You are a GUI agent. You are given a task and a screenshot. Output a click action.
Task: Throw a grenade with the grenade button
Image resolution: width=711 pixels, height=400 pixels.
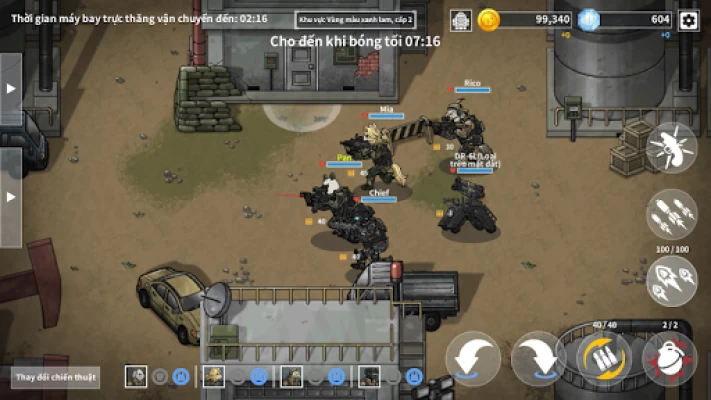pyautogui.click(x=668, y=358)
